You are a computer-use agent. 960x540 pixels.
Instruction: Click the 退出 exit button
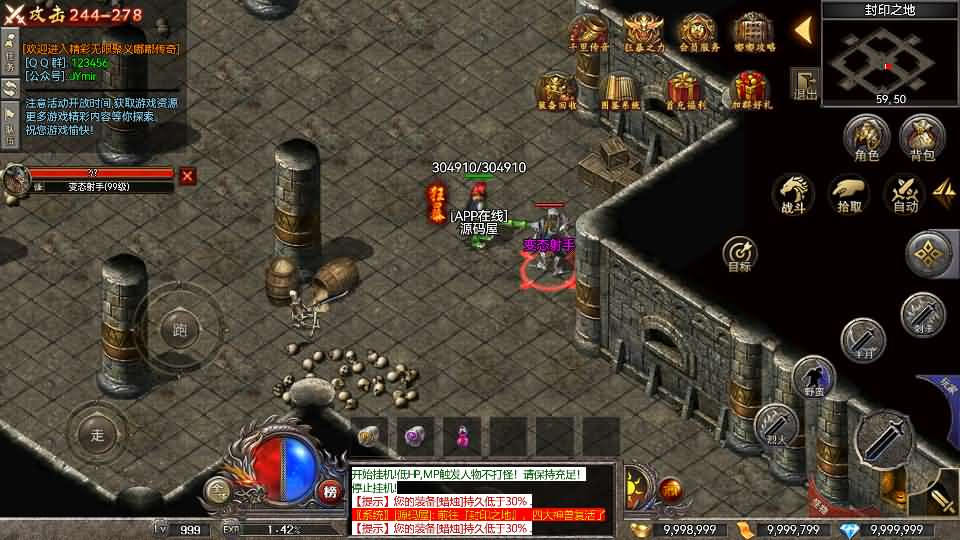tap(804, 84)
